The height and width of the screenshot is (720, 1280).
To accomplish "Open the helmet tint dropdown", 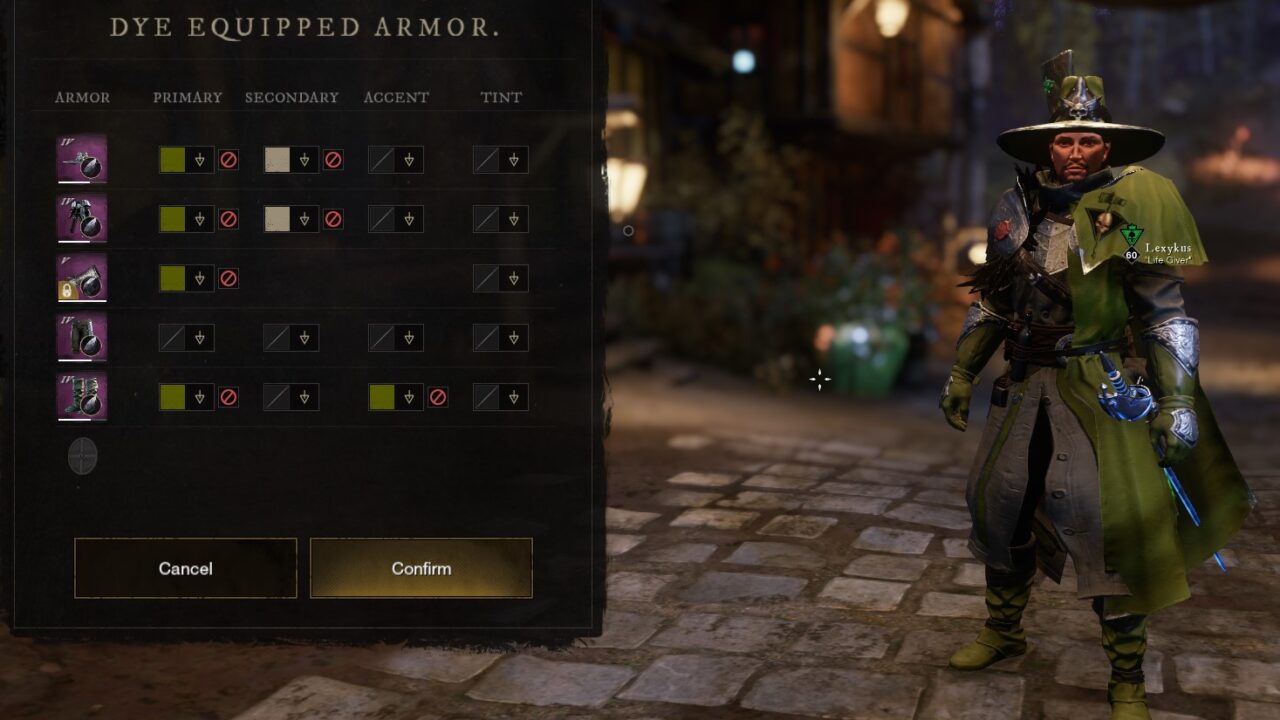I will point(513,160).
